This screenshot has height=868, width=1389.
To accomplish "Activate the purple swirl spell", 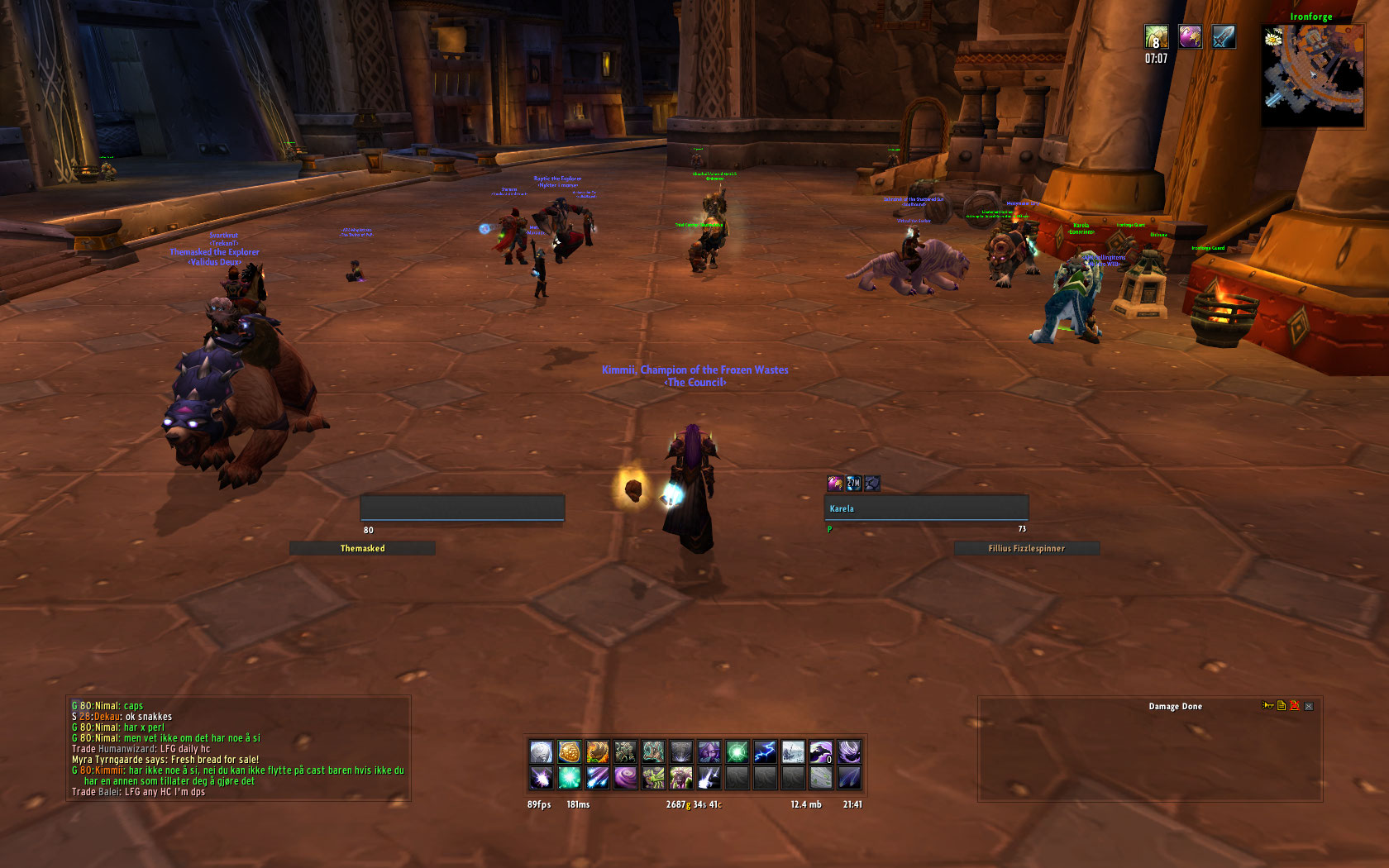I will tap(625, 778).
